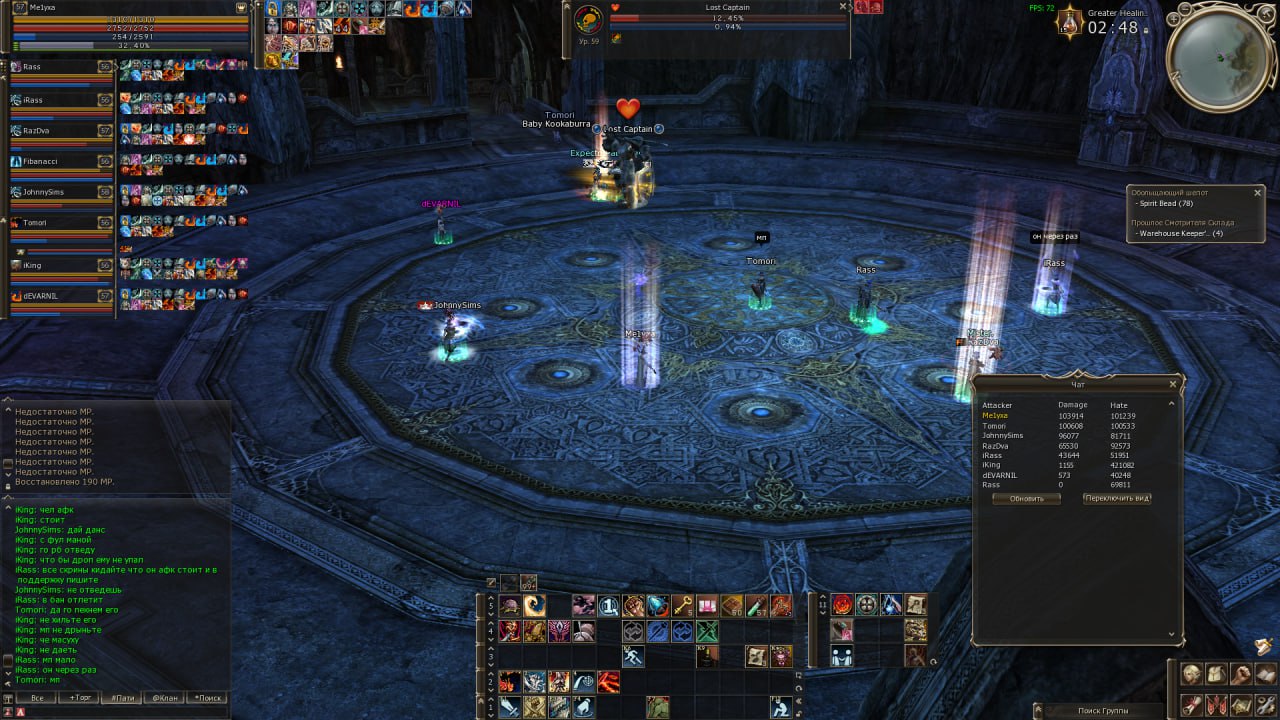1280x720 pixels.
Task: Activate the sitting figure action slot
Action: 780,707
